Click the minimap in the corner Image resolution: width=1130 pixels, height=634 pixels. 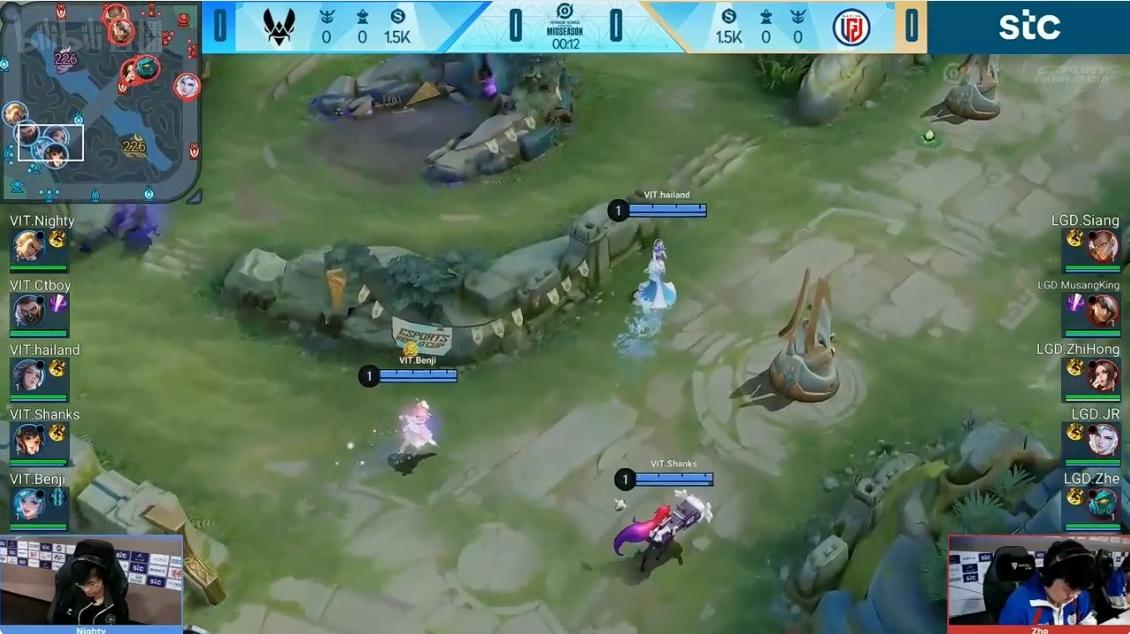[x=100, y=100]
